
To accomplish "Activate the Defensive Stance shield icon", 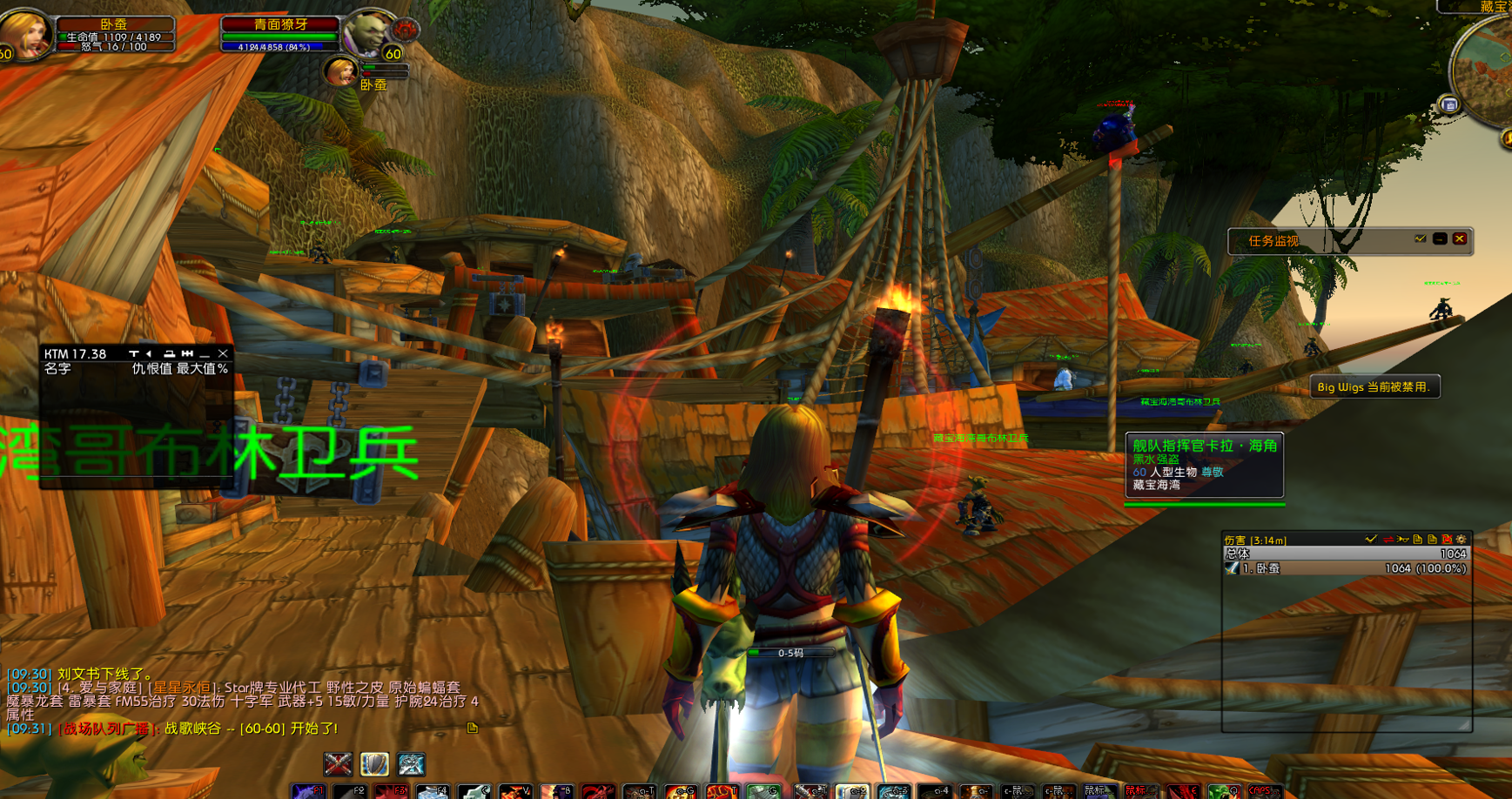I will click(x=374, y=764).
